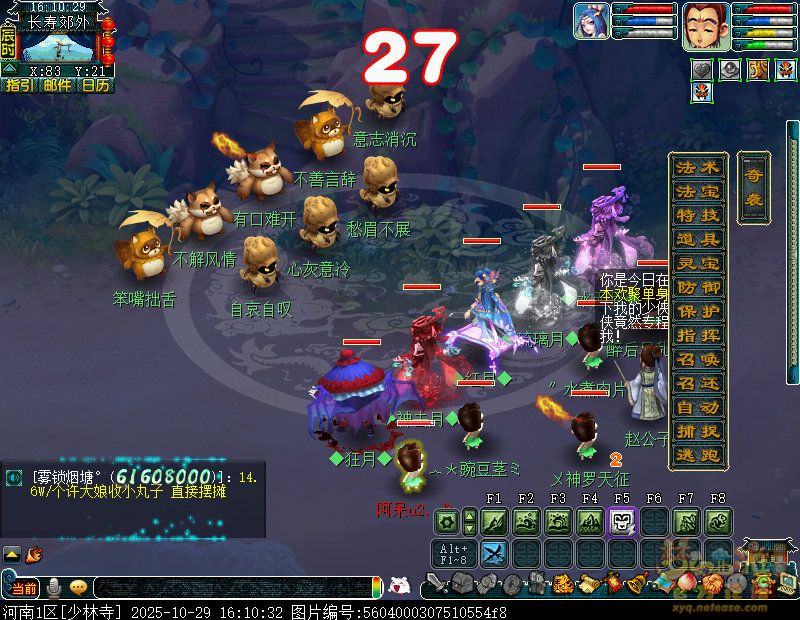Open the 日历 calendar tab
The width and height of the screenshot is (800, 620).
95,86
